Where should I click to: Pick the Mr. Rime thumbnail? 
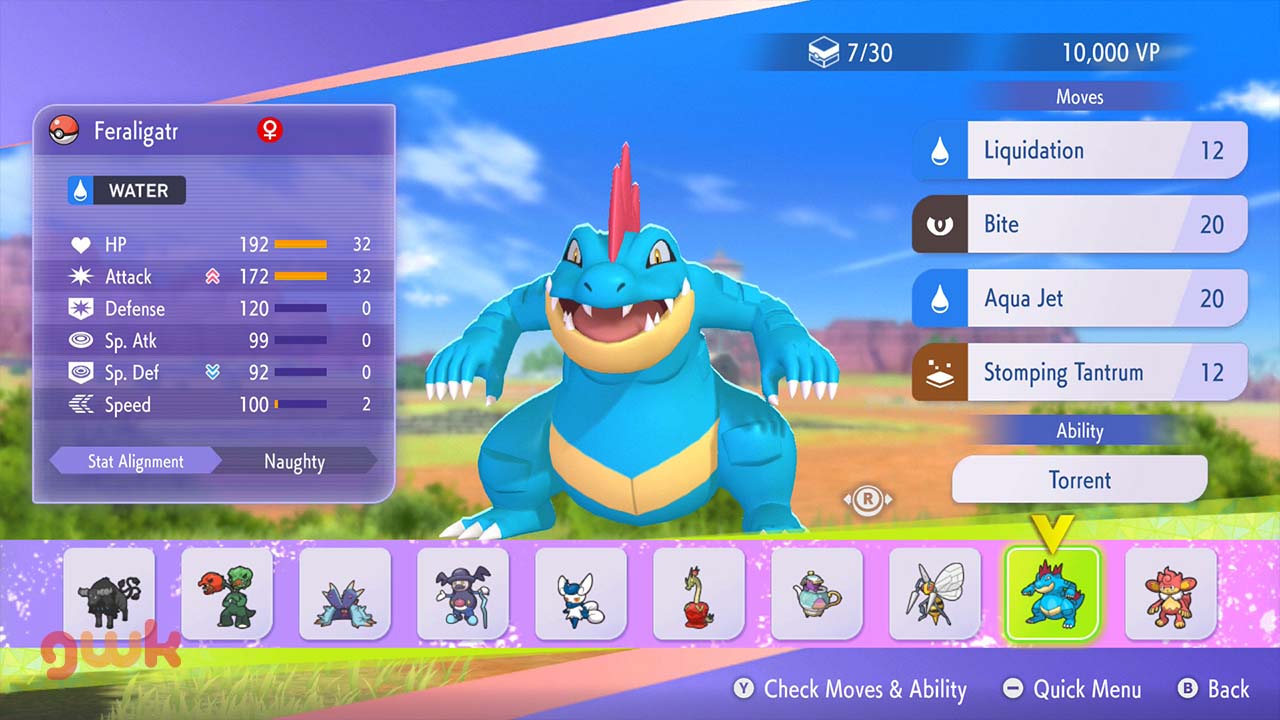tap(463, 594)
